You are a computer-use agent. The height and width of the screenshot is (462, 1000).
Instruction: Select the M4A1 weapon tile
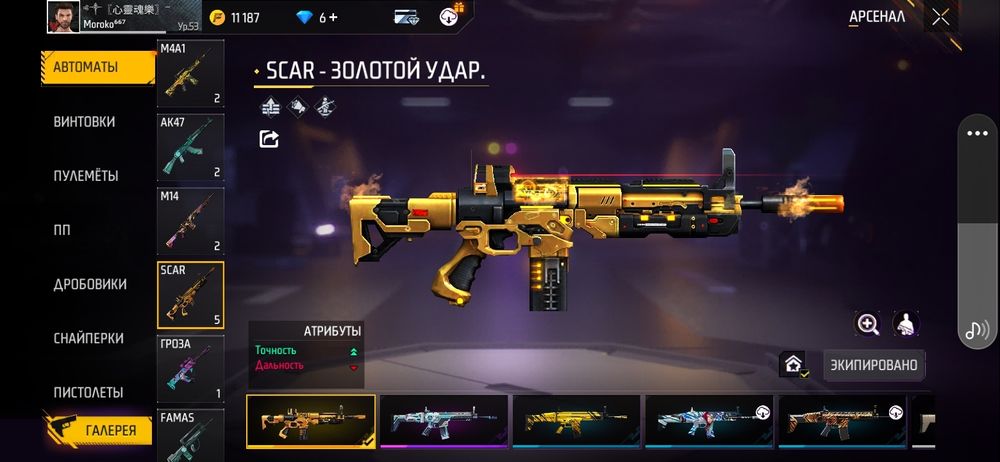[190, 74]
